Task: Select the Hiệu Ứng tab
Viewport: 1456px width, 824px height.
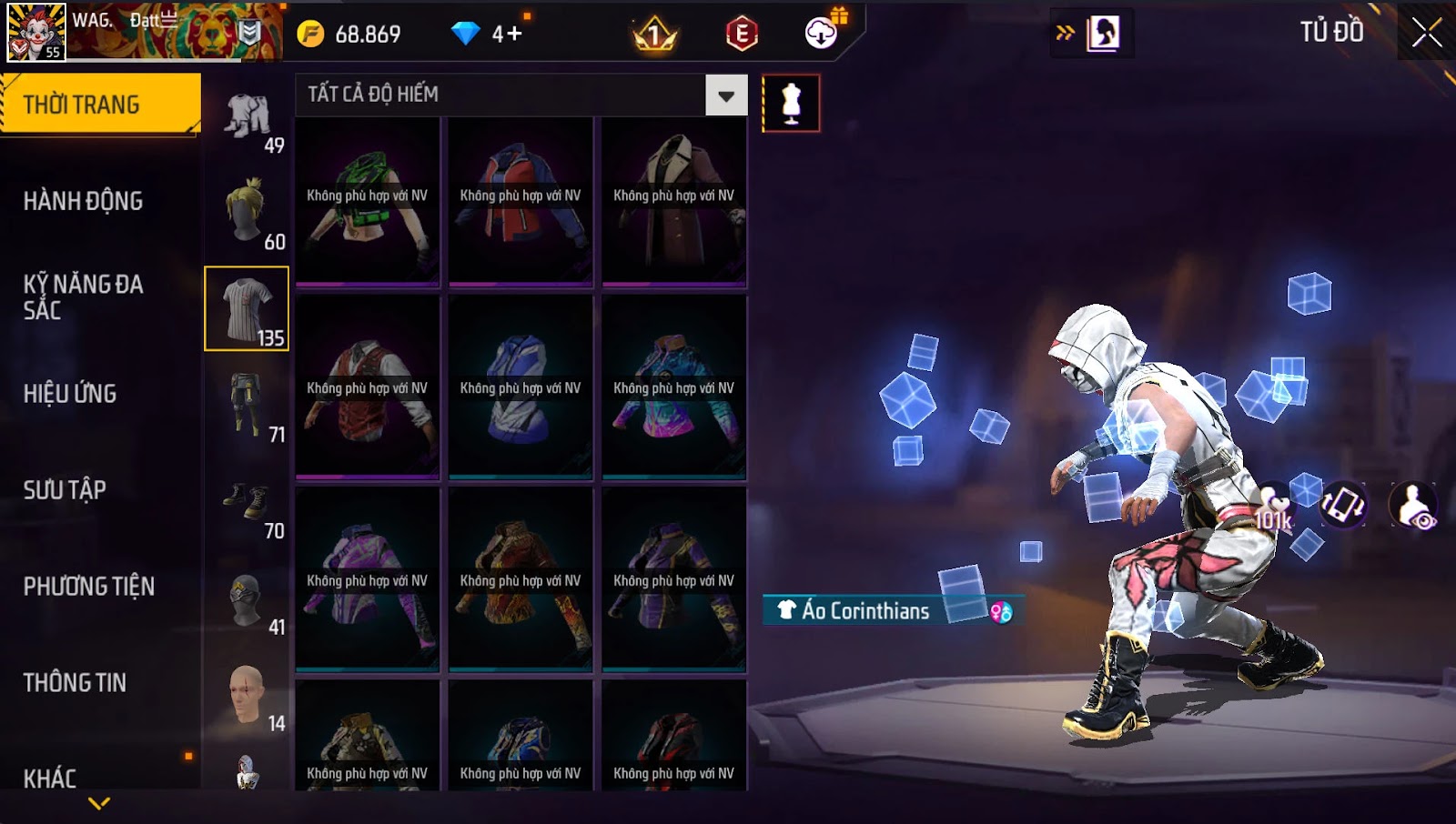Action: tap(70, 394)
